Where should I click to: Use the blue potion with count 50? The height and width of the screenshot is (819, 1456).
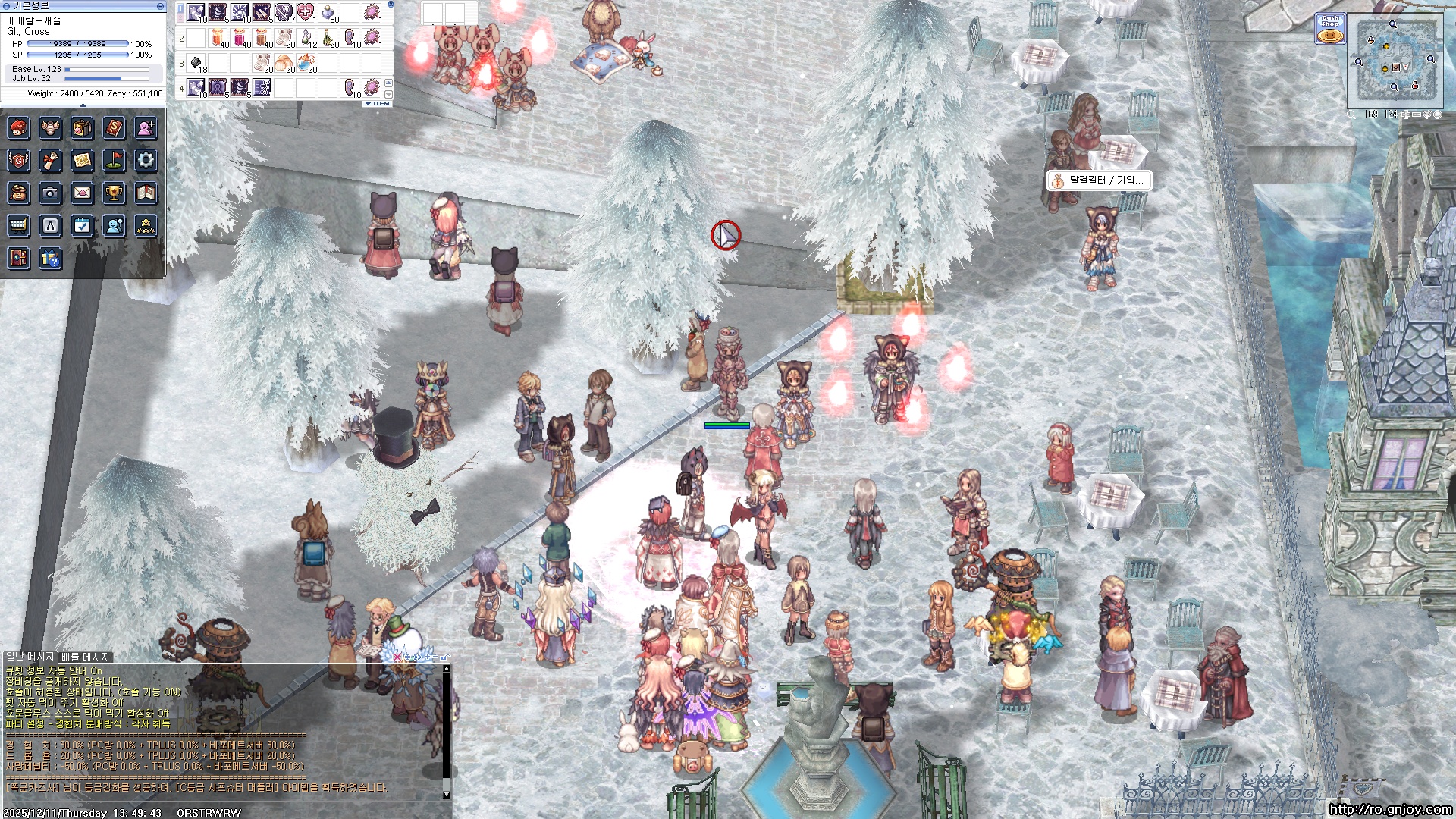(x=328, y=13)
